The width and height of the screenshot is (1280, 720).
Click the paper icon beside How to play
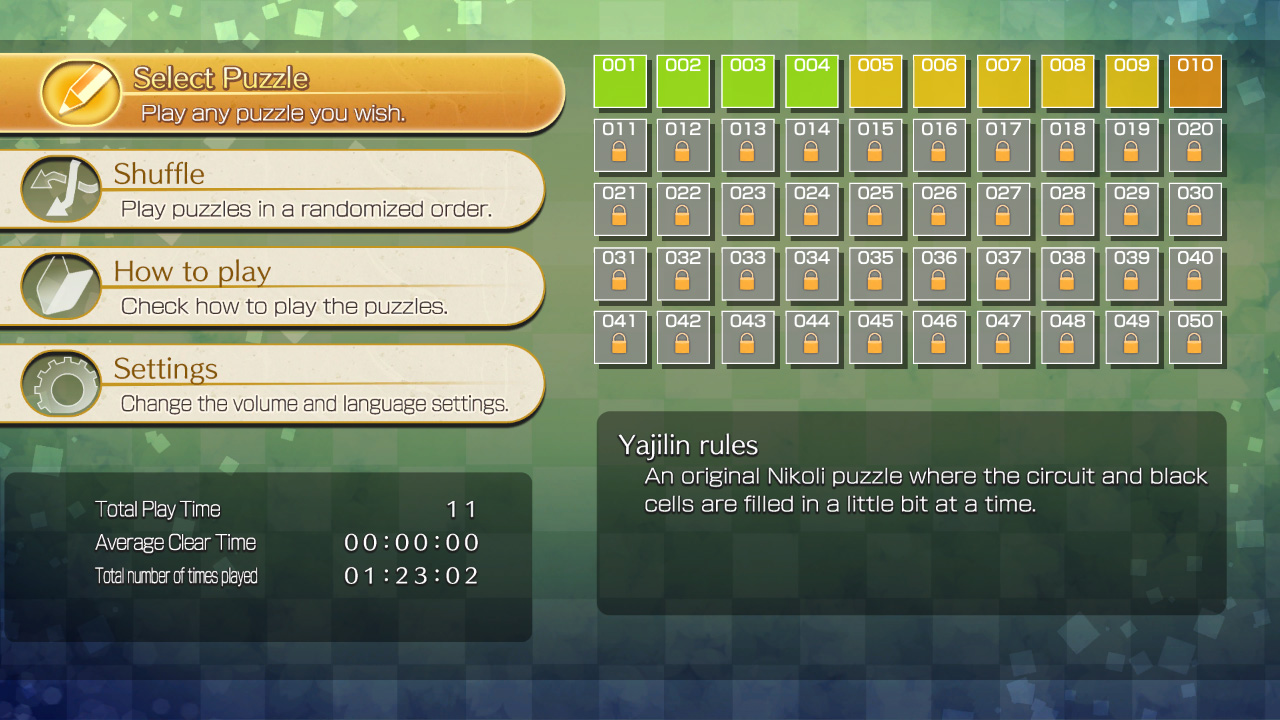(x=60, y=286)
